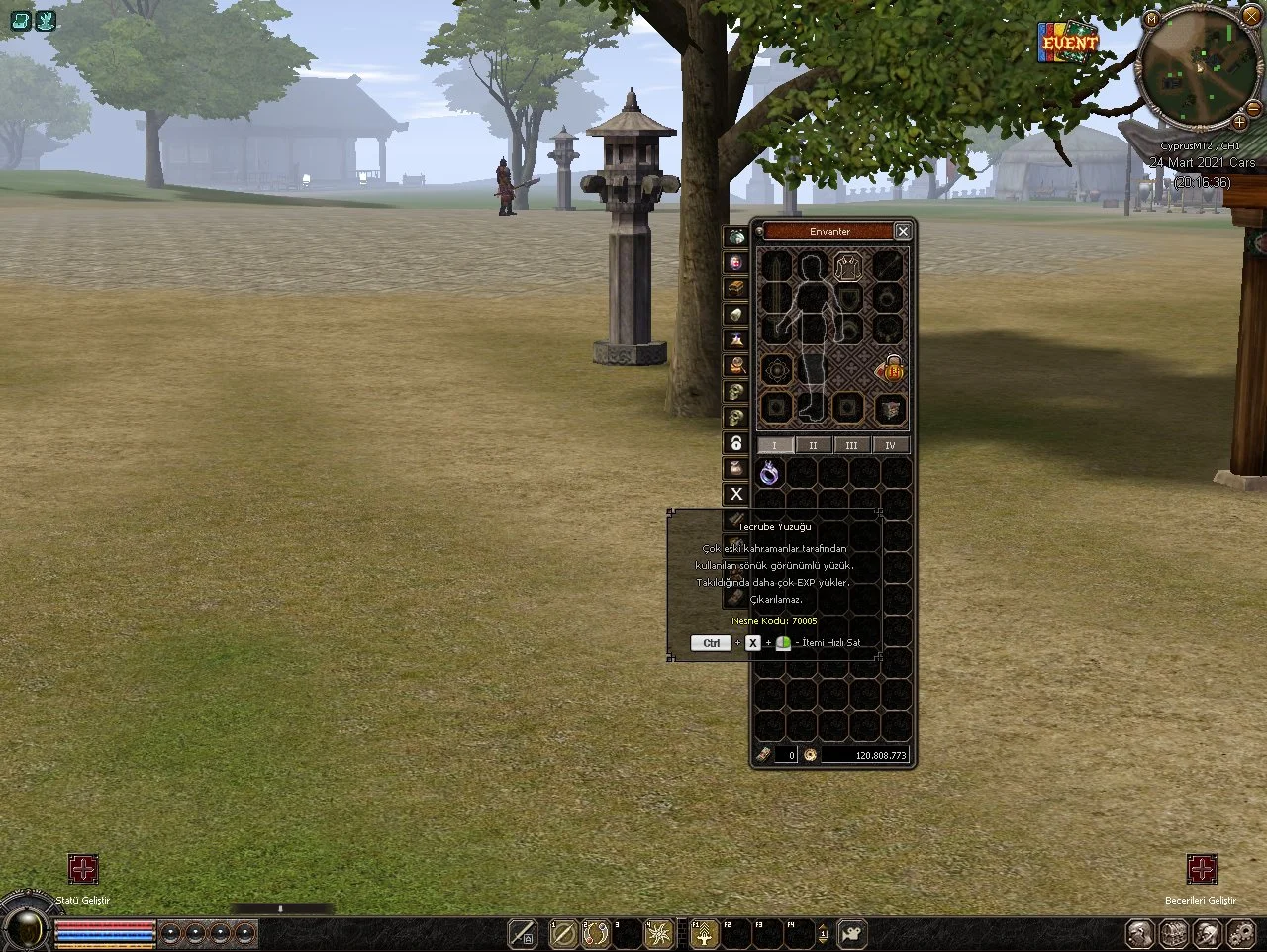1267x952 pixels.
Task: Click the white X sidebar button
Action: (x=735, y=494)
